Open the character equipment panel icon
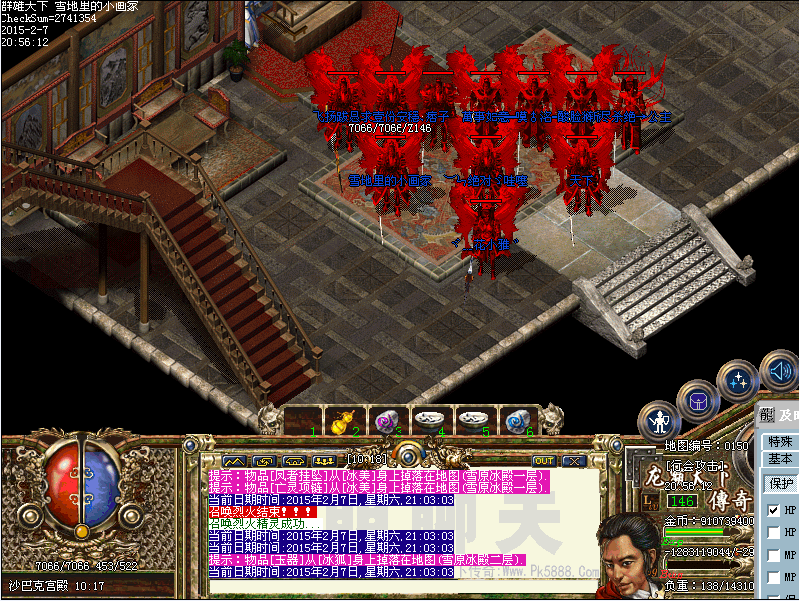799x601 pixels. [x=660, y=421]
